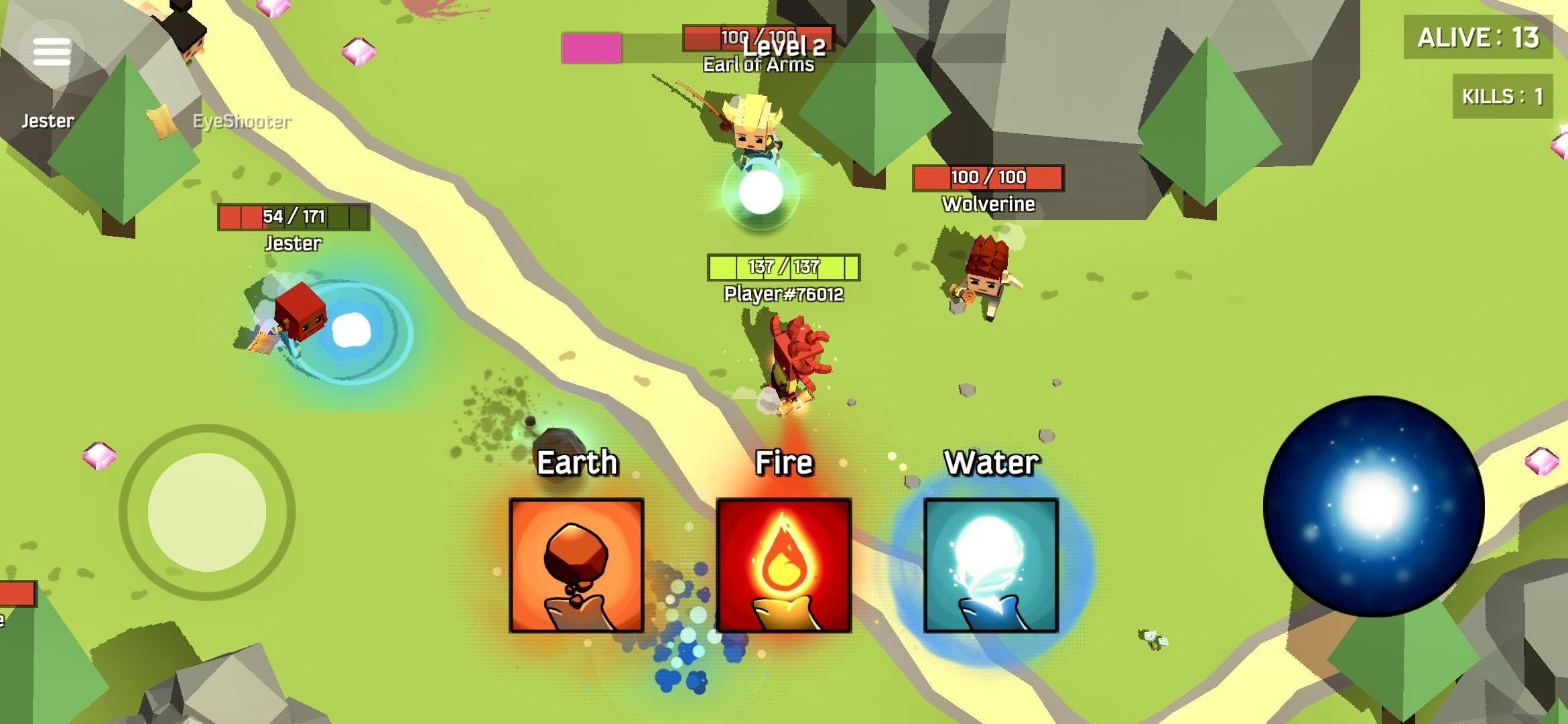Select the Jester name label
The width and height of the screenshot is (1568, 724).
coord(48,121)
